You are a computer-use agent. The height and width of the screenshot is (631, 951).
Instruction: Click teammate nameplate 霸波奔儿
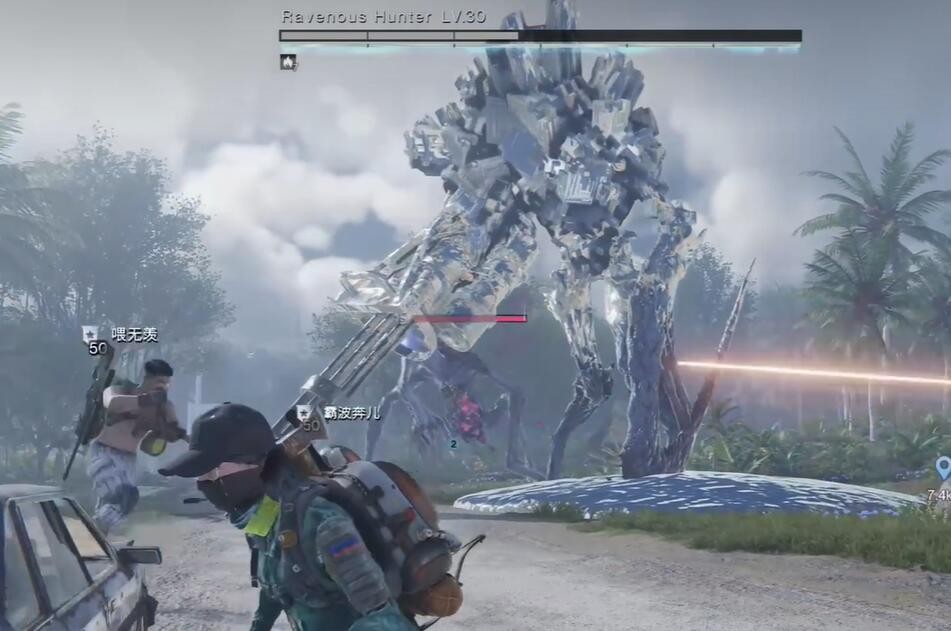point(350,412)
